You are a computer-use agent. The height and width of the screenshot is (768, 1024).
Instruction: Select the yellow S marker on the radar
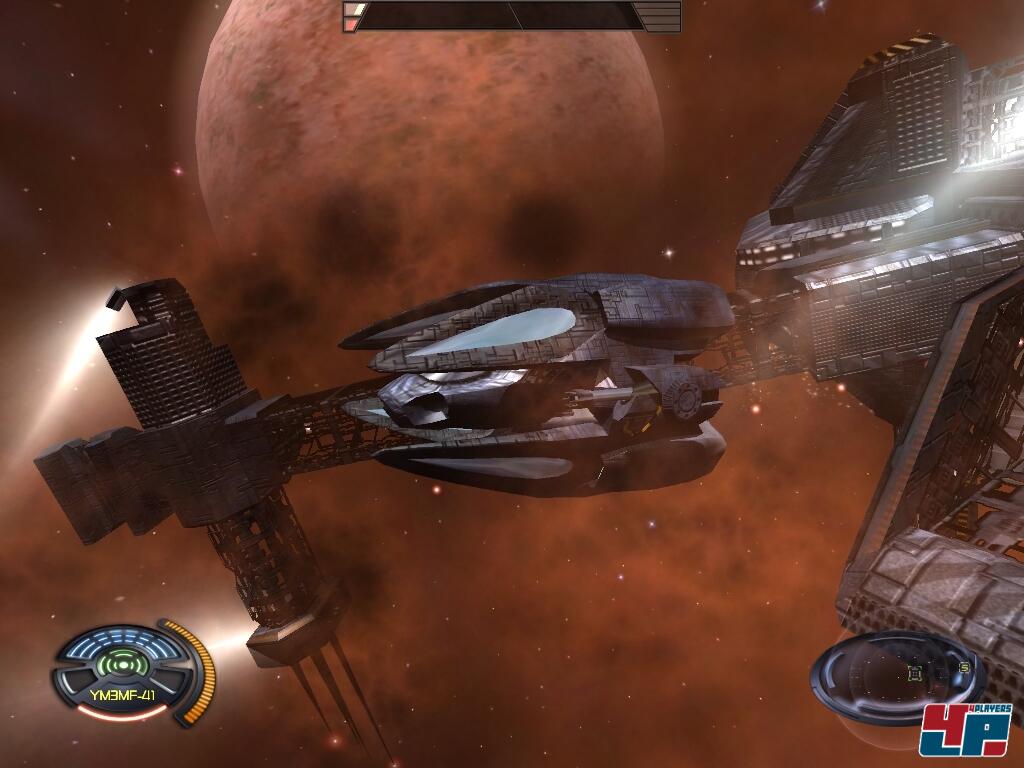point(964,667)
